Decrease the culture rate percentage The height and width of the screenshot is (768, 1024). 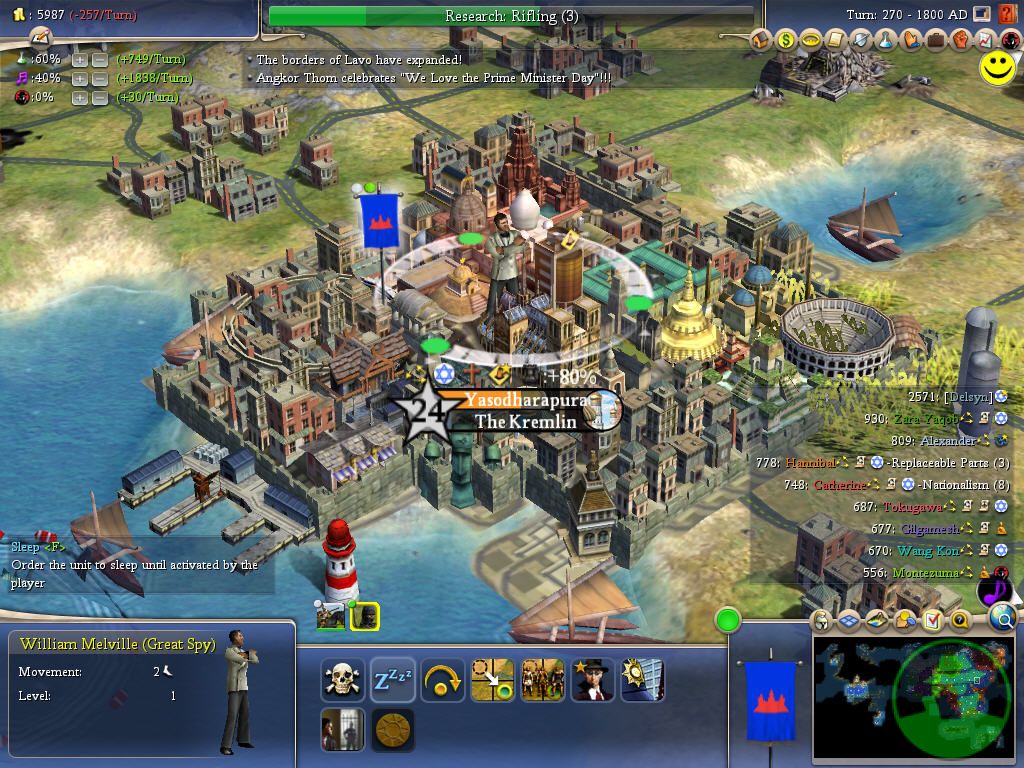100,78
